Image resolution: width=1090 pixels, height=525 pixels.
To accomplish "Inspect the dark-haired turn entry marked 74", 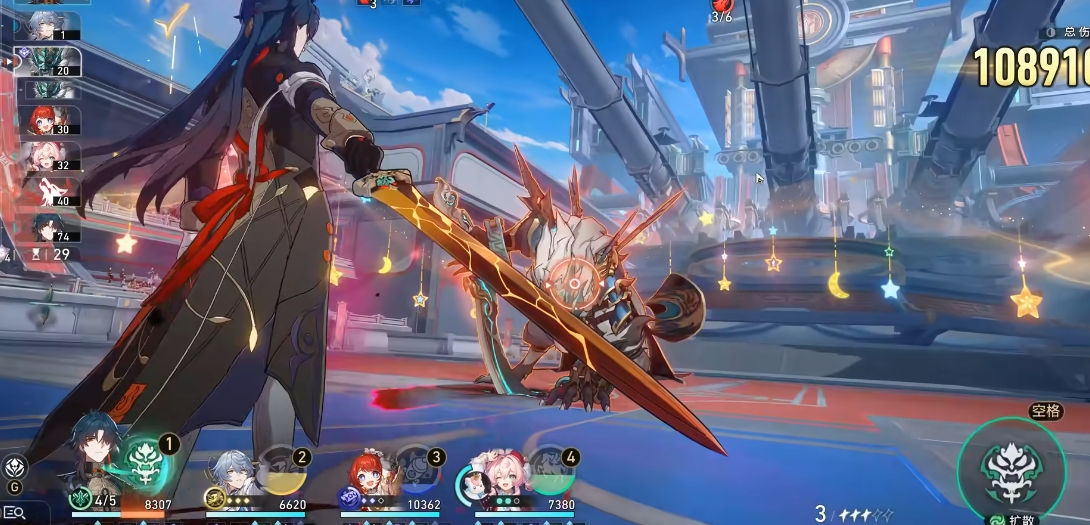I will tap(50, 227).
